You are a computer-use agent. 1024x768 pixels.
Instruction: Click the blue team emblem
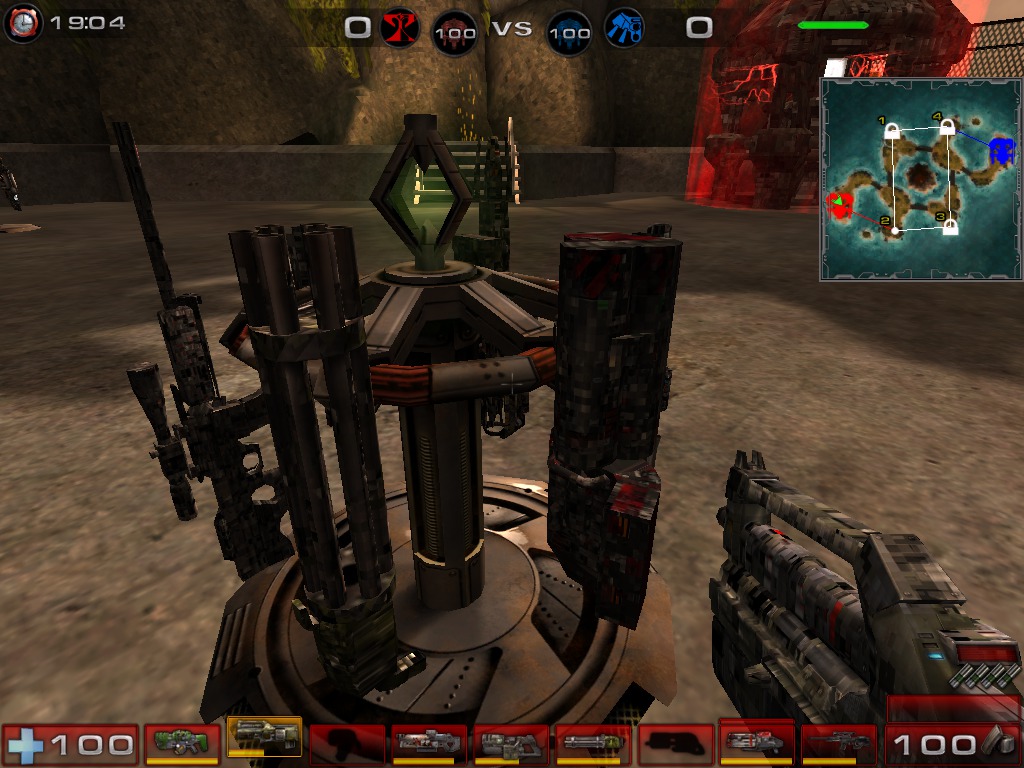[x=625, y=28]
